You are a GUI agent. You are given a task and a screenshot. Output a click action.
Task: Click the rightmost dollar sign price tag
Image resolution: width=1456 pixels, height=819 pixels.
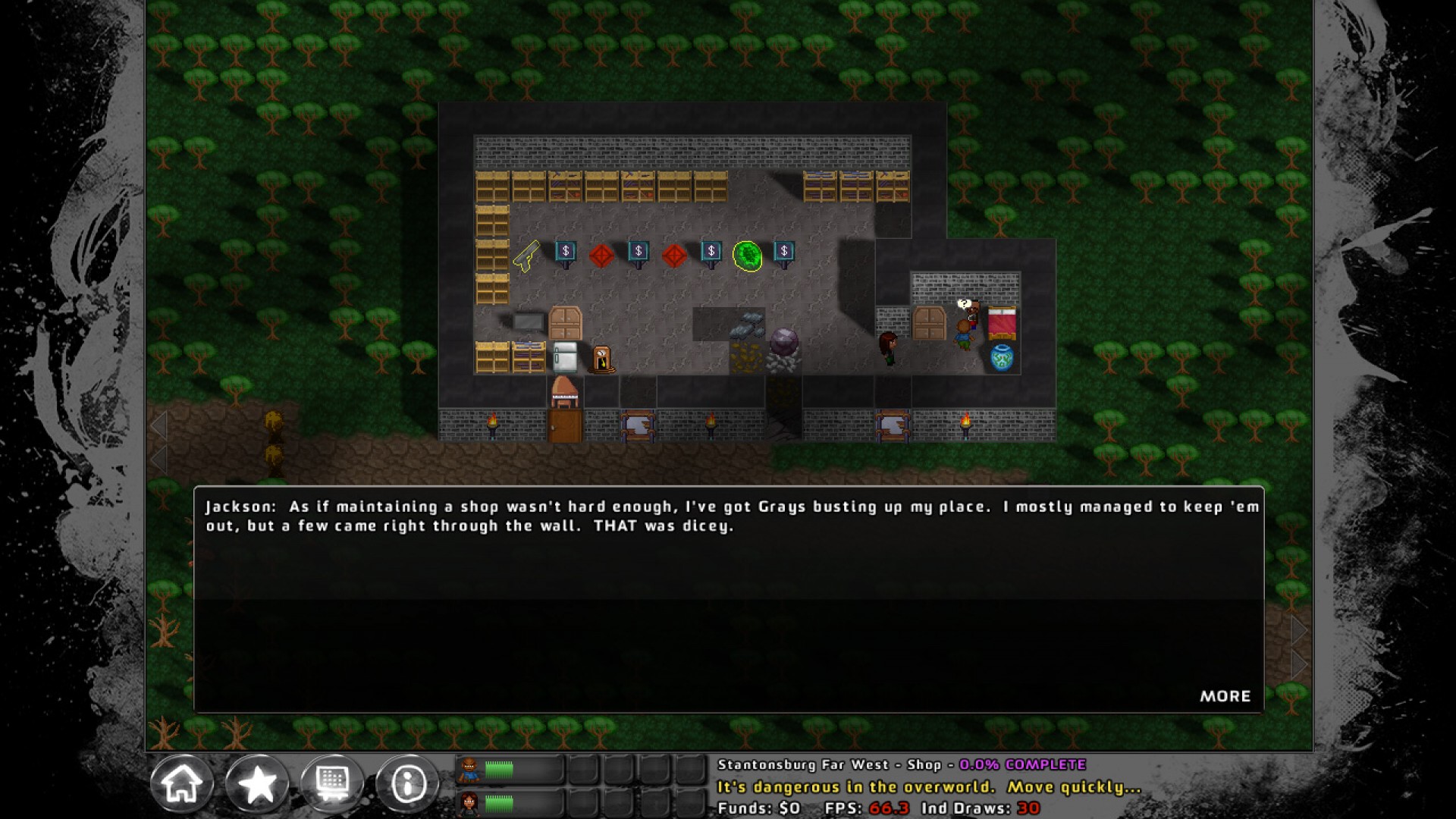coord(783,250)
